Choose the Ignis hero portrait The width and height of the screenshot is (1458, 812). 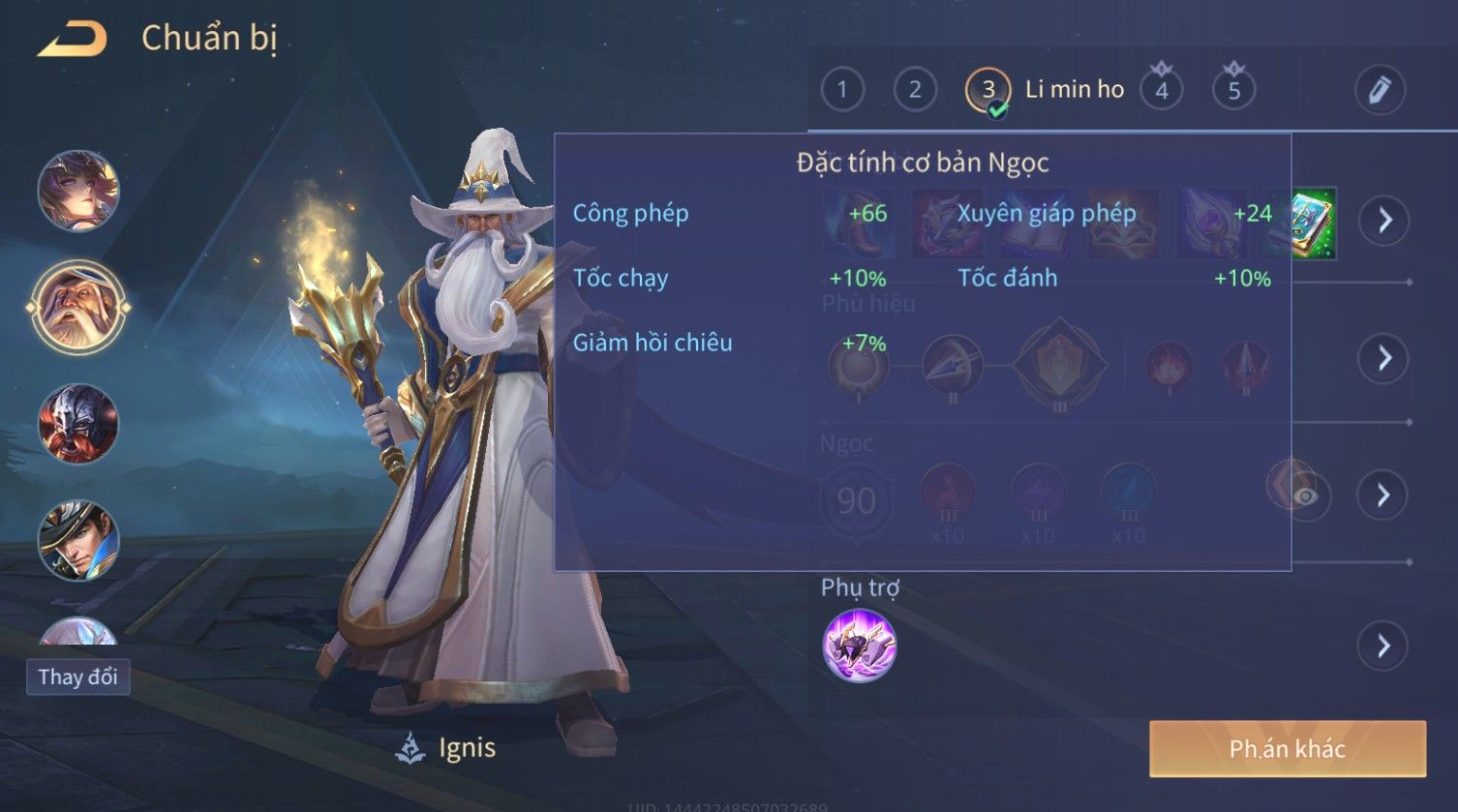click(x=78, y=308)
